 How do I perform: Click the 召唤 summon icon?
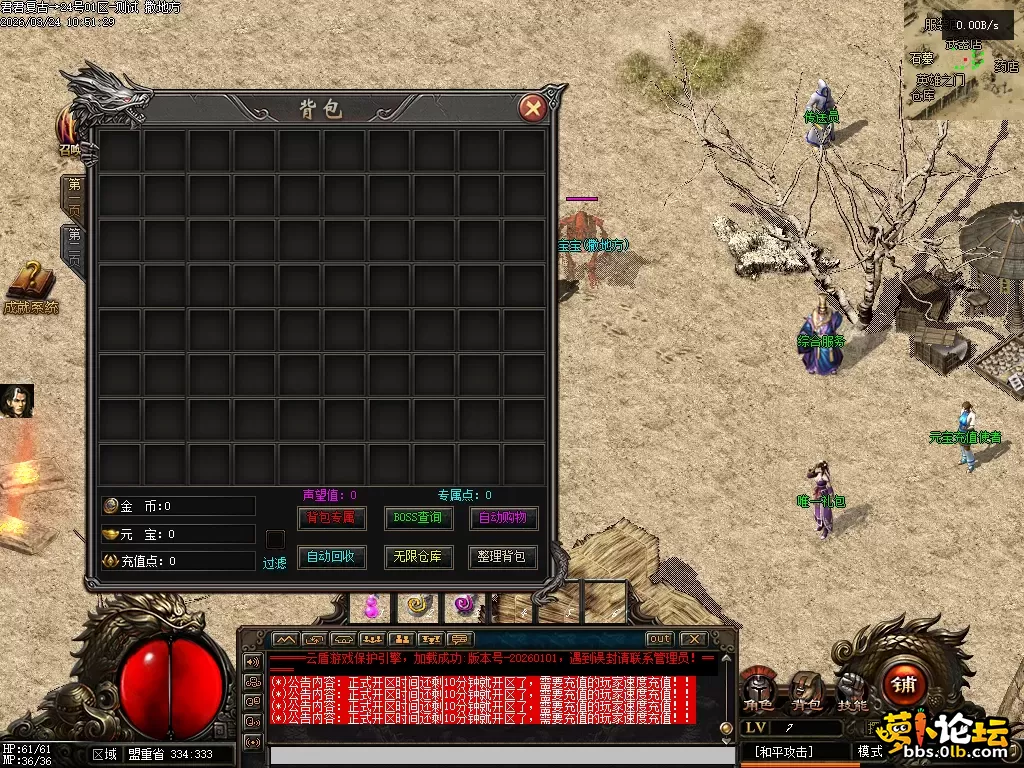click(x=70, y=131)
